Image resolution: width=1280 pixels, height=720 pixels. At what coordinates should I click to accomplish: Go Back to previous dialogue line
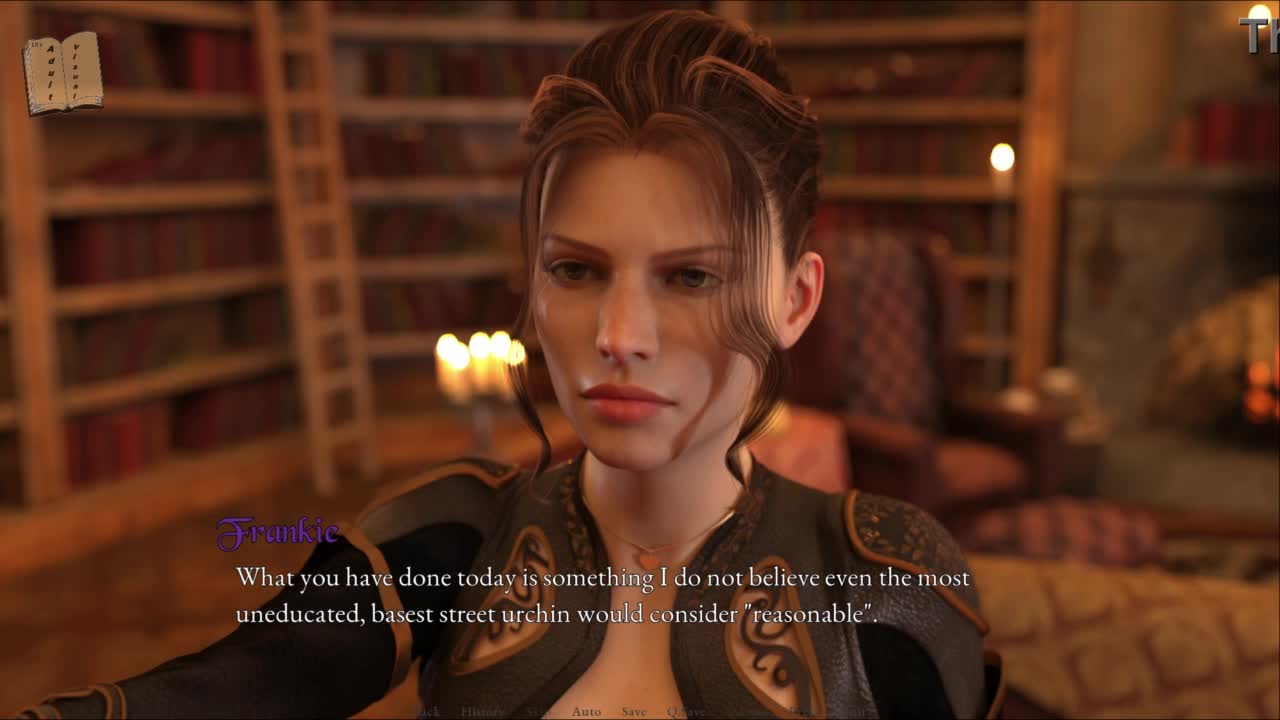(428, 712)
